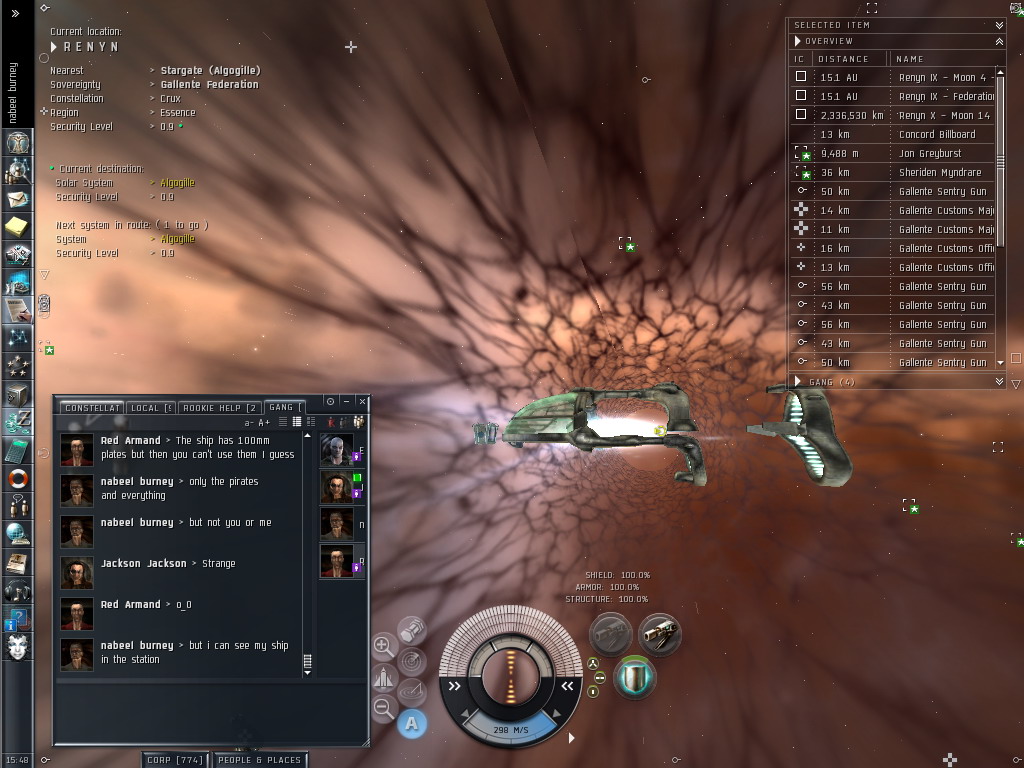Zoom in with the magnifier plus button

[x=384, y=646]
